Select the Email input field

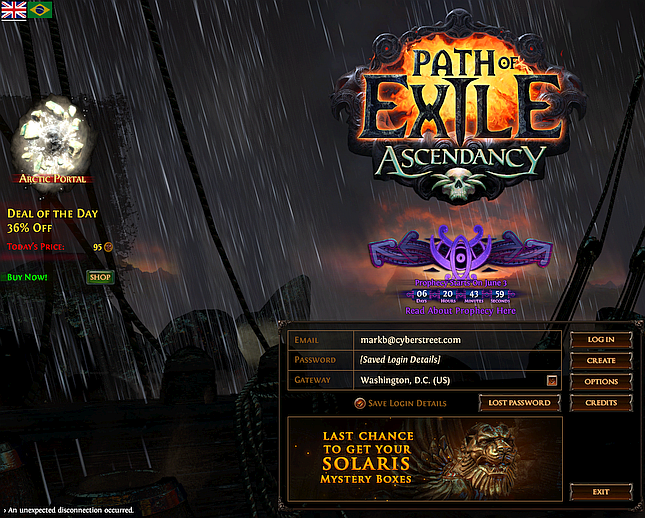[455, 340]
